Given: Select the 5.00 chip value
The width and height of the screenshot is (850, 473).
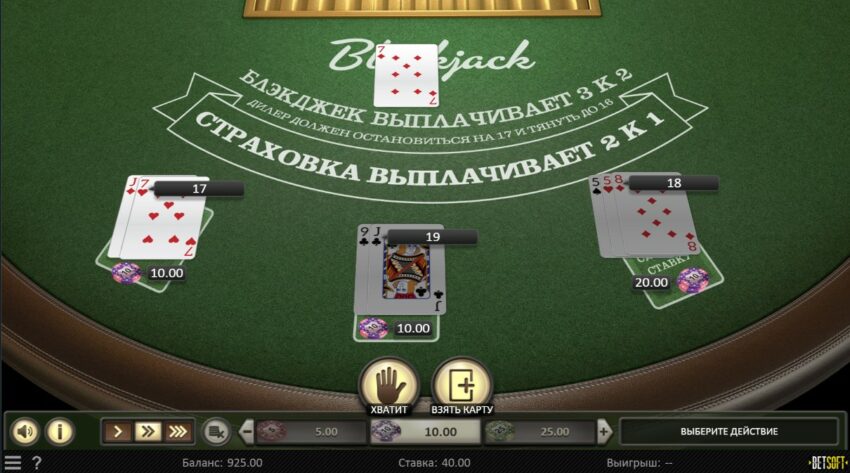Looking at the screenshot, I should 310,432.
